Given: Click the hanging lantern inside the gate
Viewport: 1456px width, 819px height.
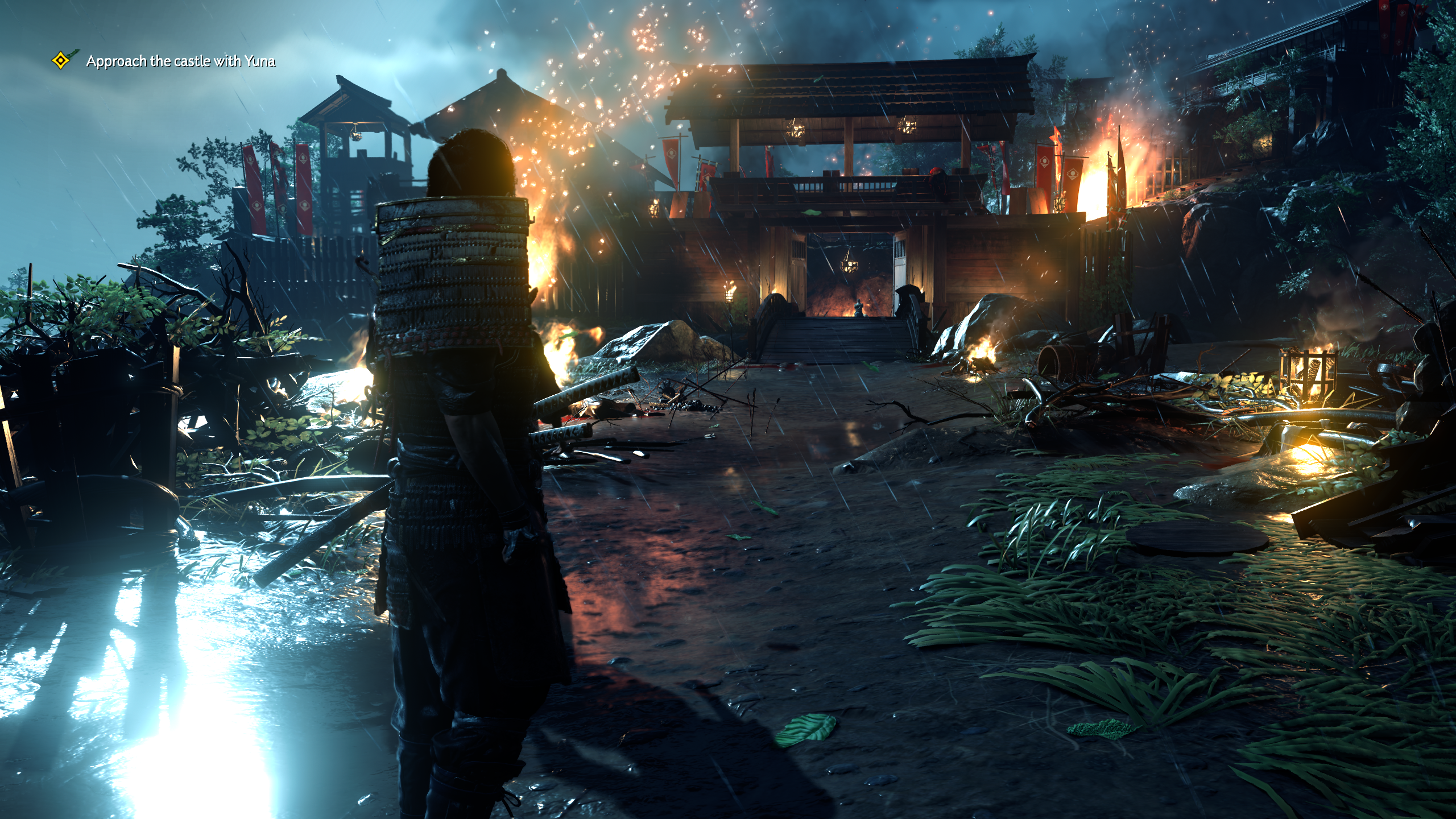Looking at the screenshot, I should (850, 266).
